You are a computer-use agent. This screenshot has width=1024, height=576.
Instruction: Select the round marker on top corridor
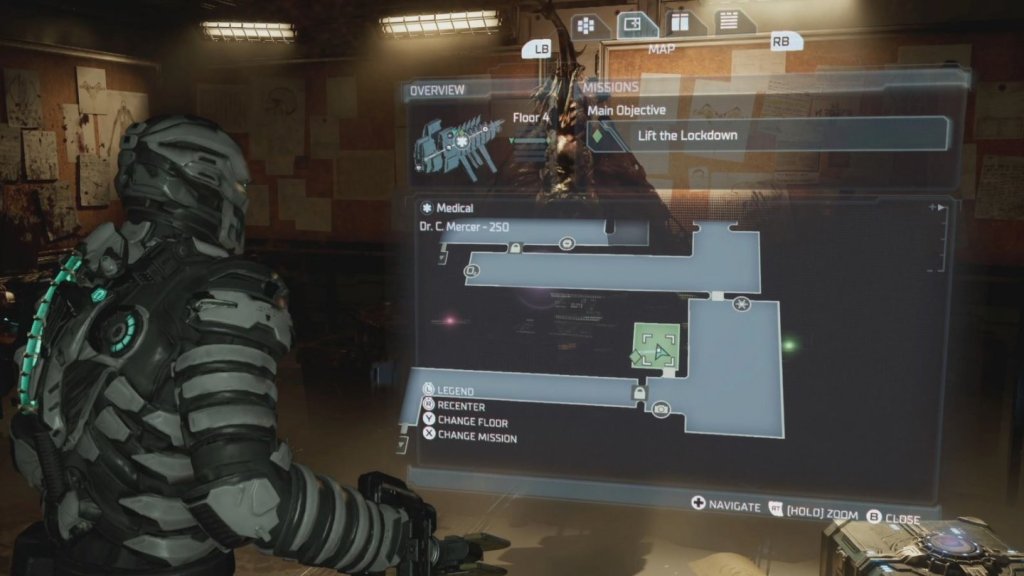(567, 243)
